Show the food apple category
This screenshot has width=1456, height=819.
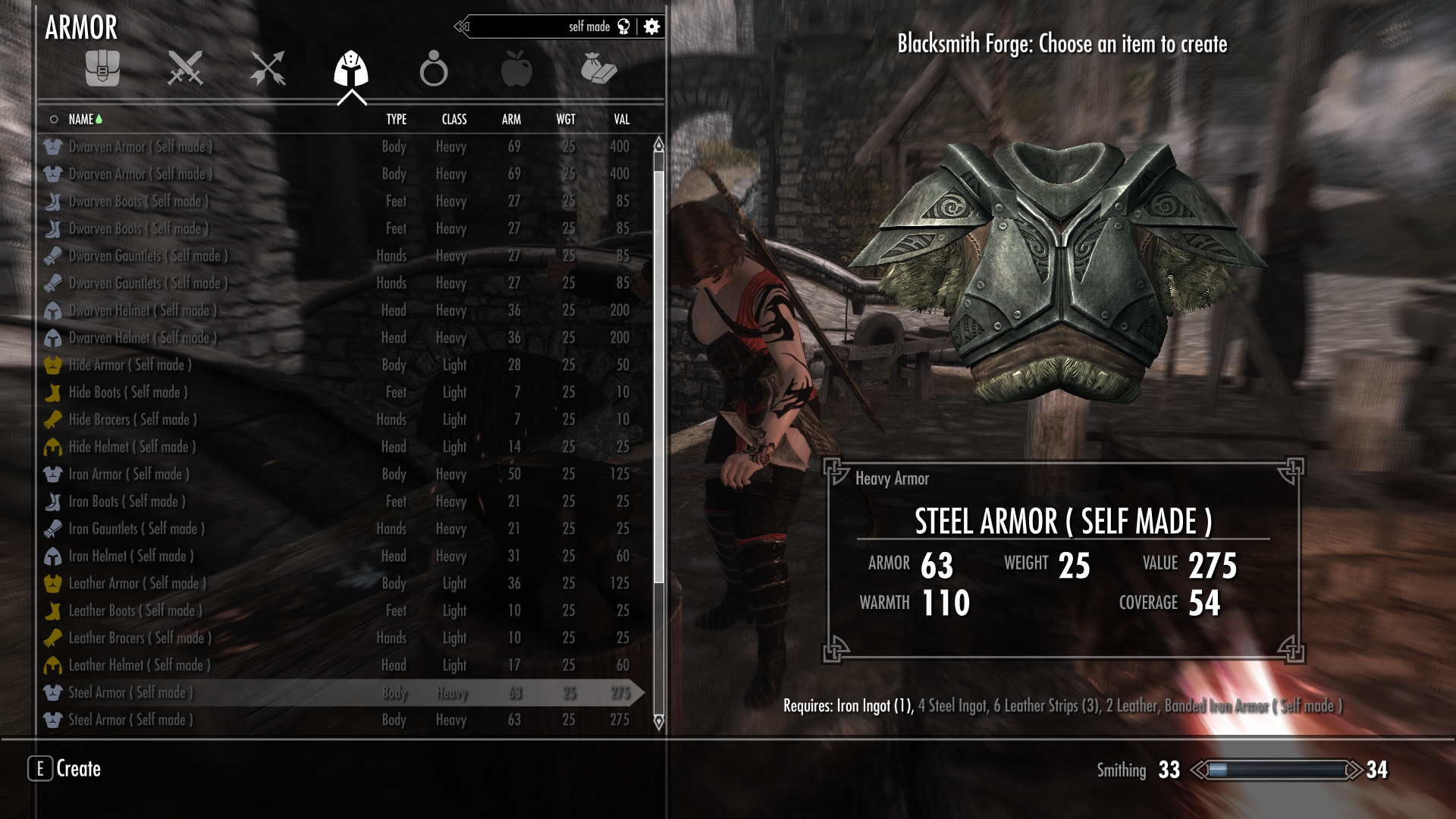[x=516, y=68]
